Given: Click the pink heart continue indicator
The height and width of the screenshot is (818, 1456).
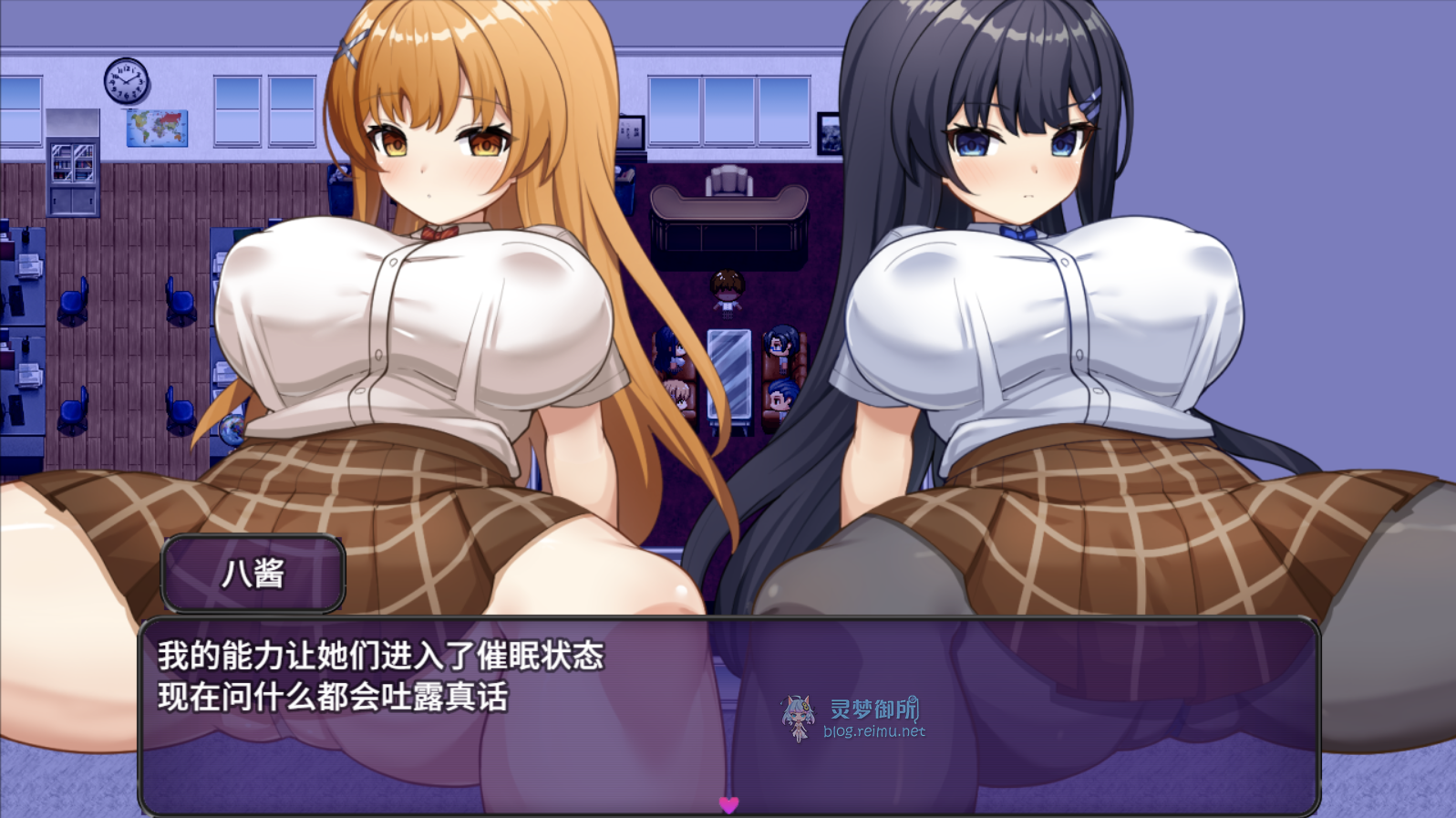Looking at the screenshot, I should tap(728, 804).
